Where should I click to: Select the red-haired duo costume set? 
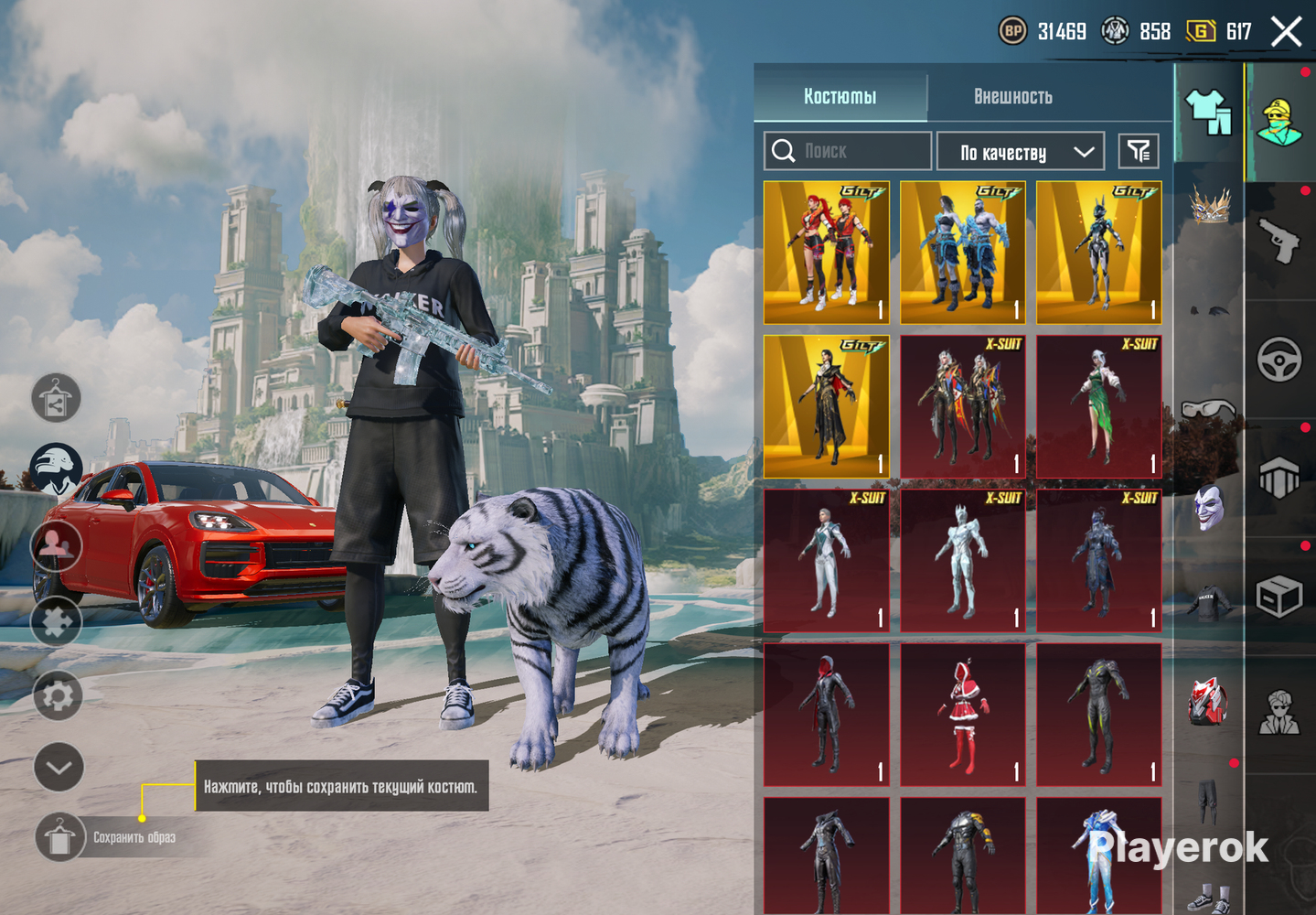[x=826, y=253]
